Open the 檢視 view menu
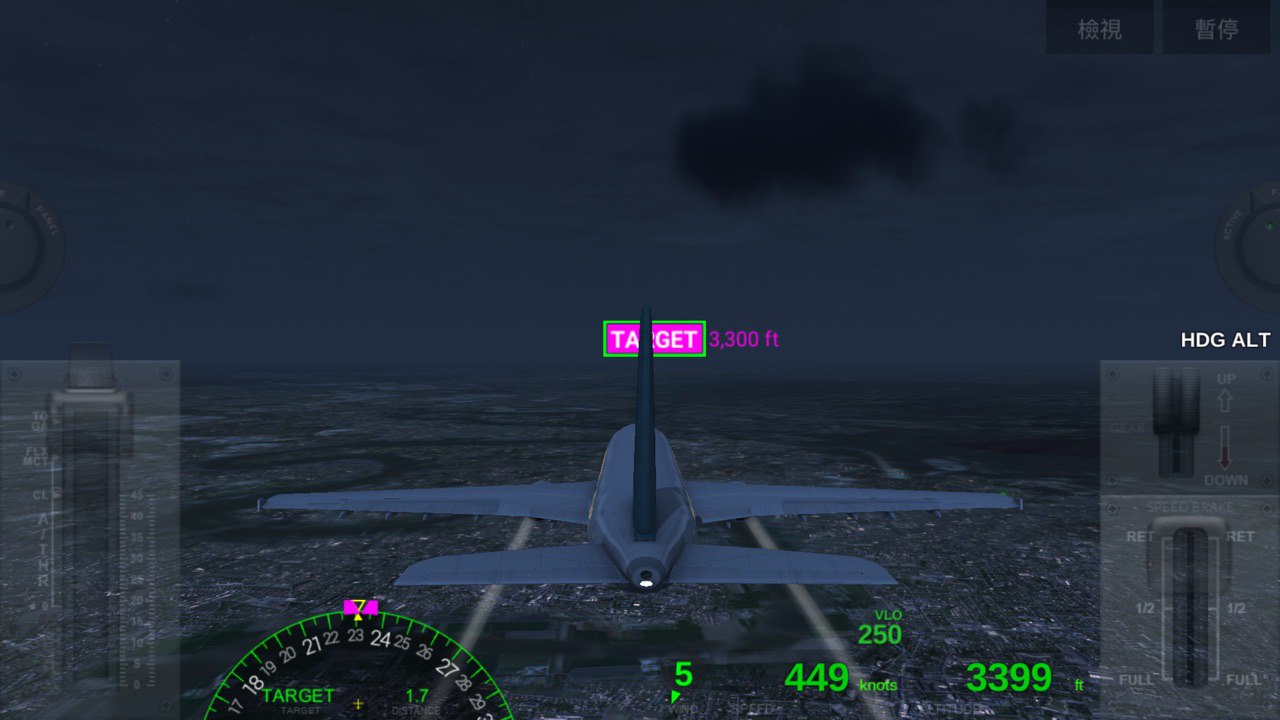 (x=1100, y=29)
